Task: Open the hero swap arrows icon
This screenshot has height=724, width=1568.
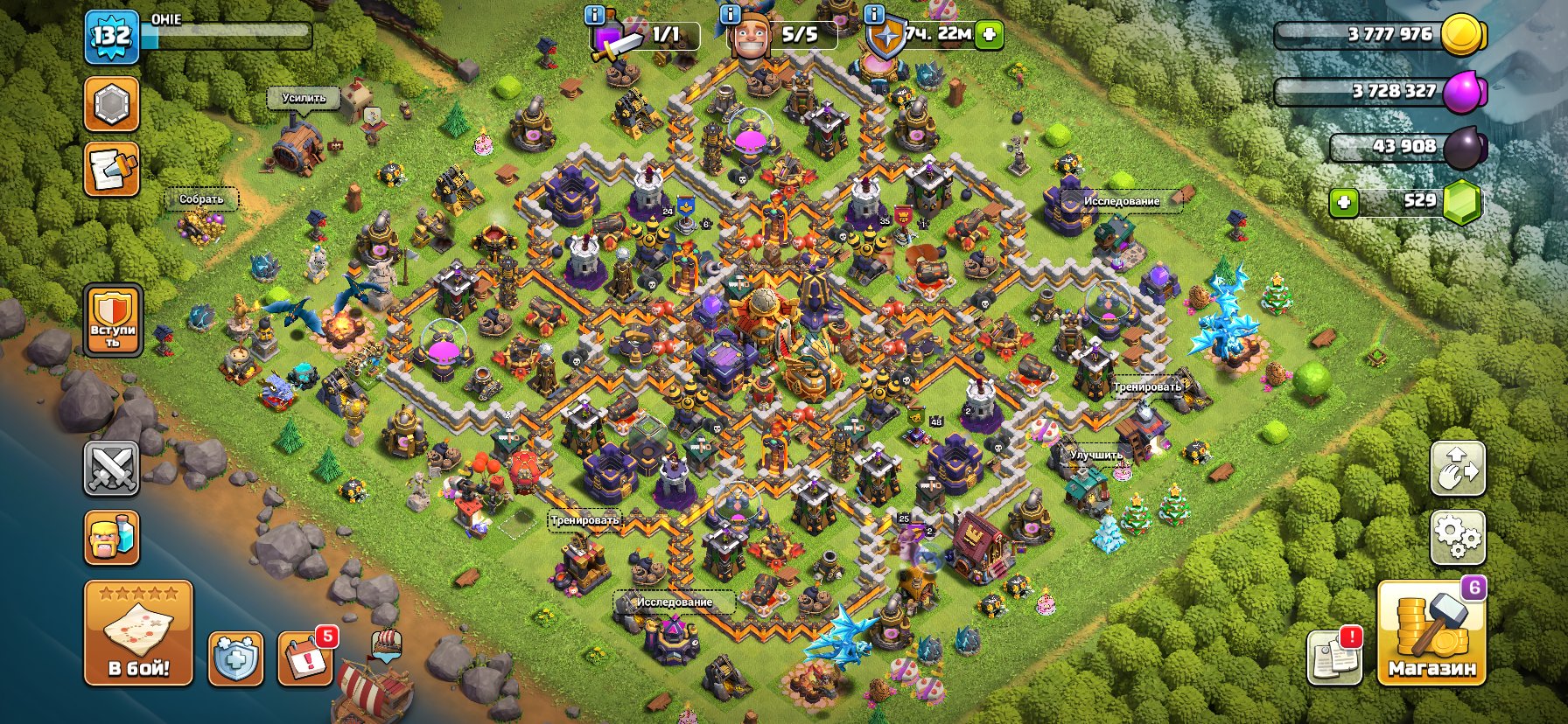Action: point(1458,470)
